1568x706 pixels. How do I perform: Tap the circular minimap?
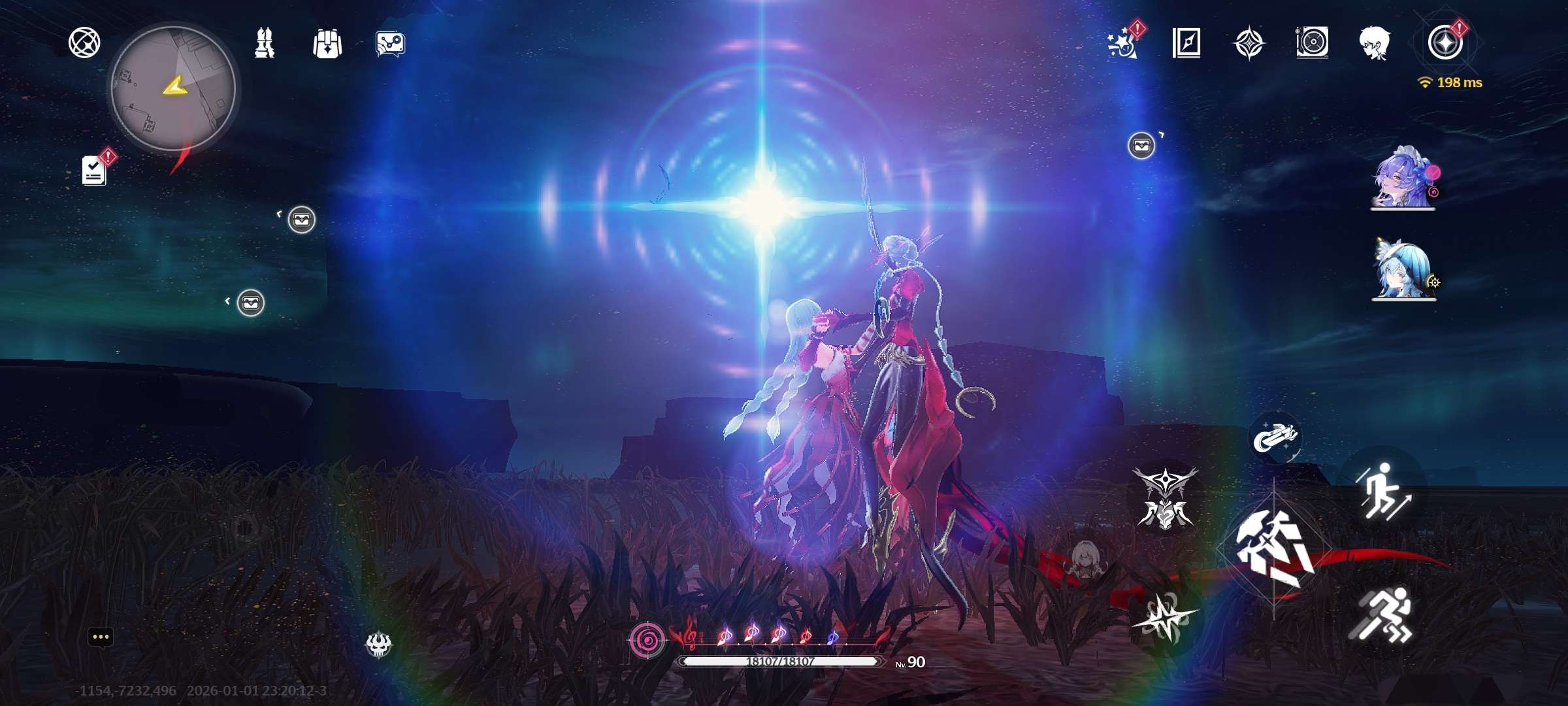coord(173,89)
